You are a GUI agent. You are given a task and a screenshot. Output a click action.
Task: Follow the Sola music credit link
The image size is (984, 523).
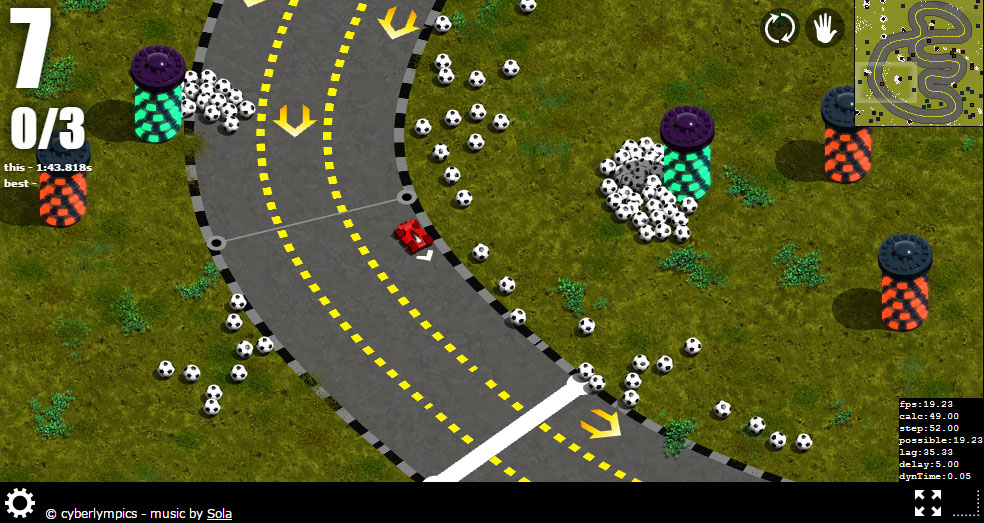tap(219, 514)
